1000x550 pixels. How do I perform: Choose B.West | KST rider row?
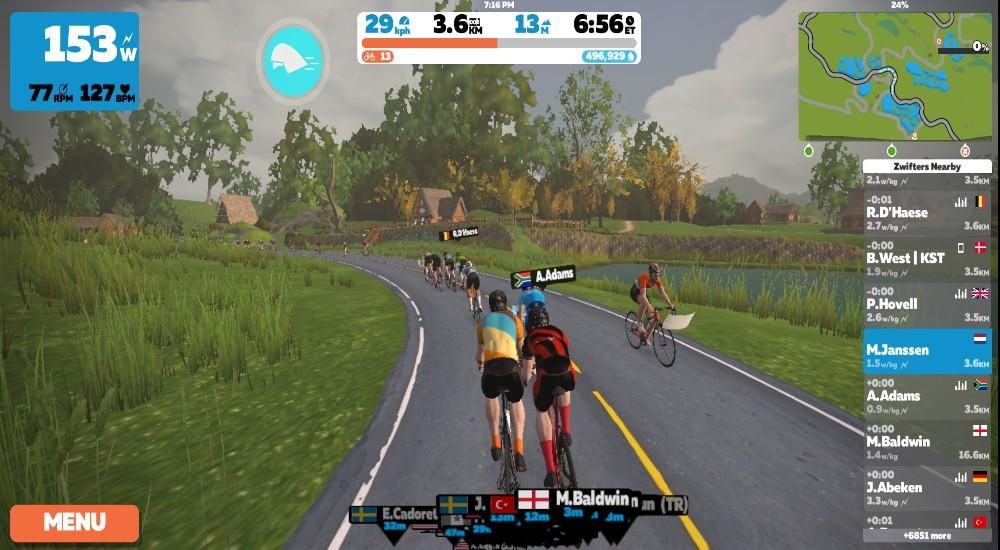point(927,259)
